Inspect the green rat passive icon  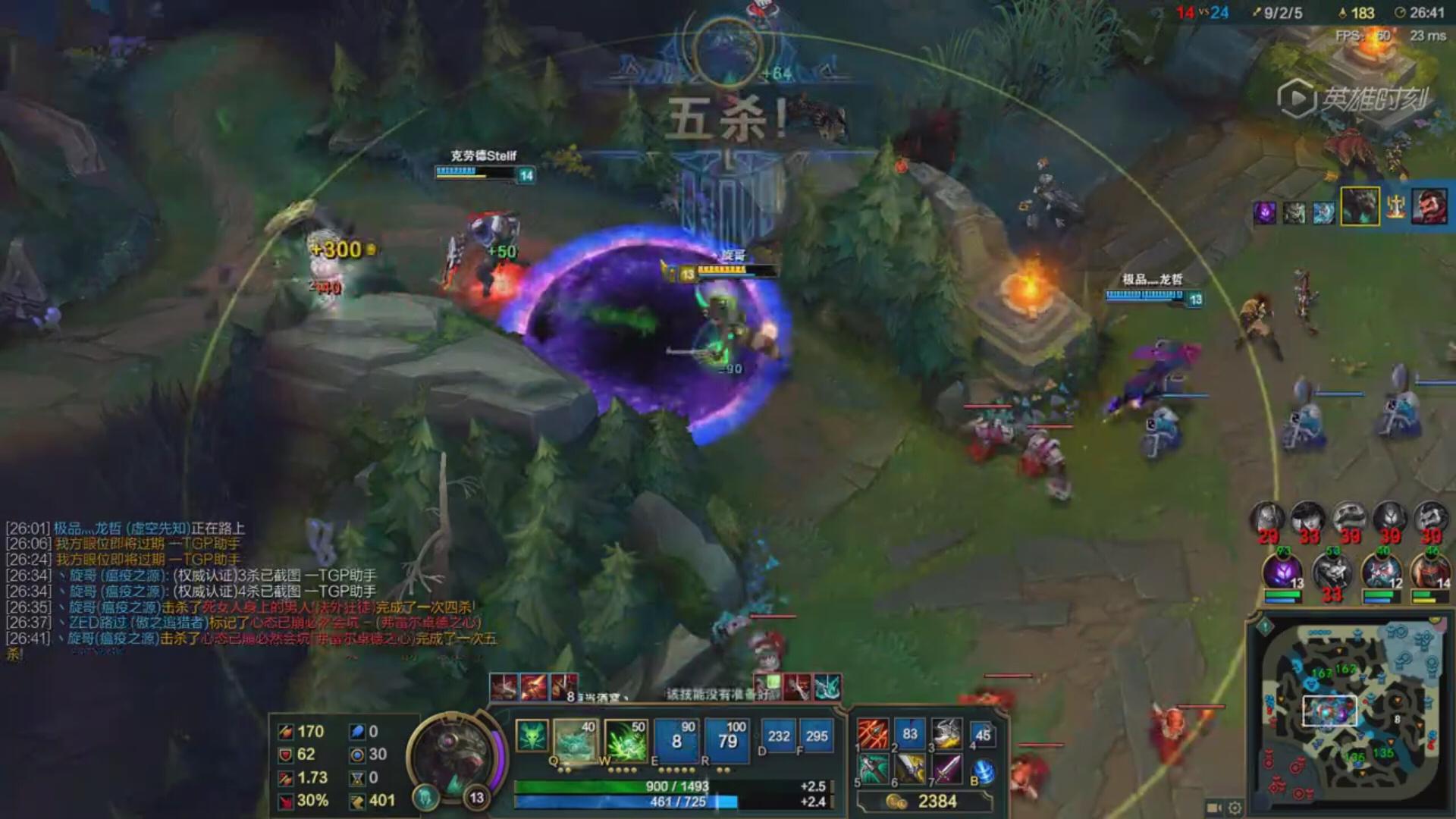[x=532, y=736]
